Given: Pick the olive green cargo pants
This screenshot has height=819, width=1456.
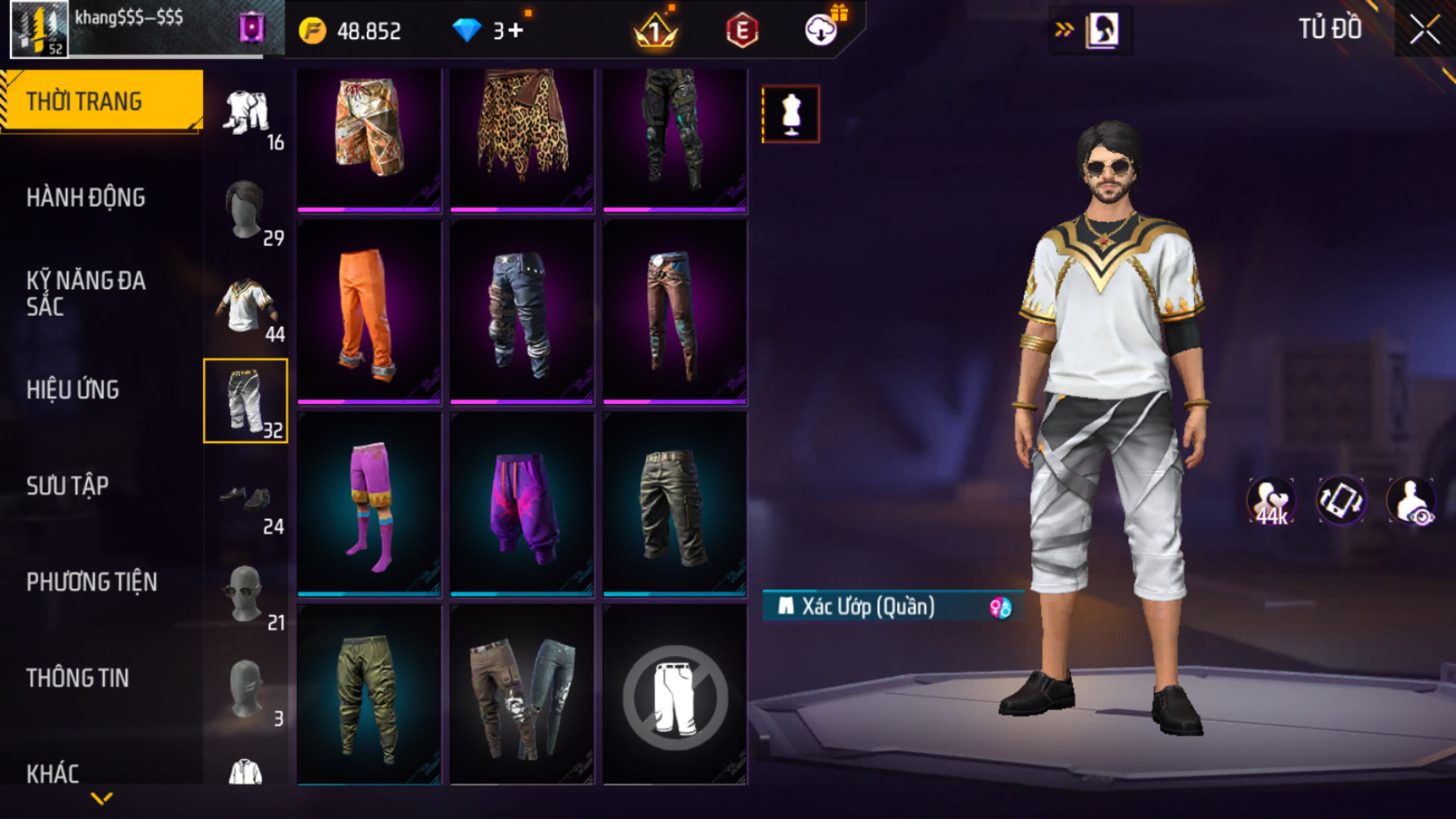Looking at the screenshot, I should [368, 694].
